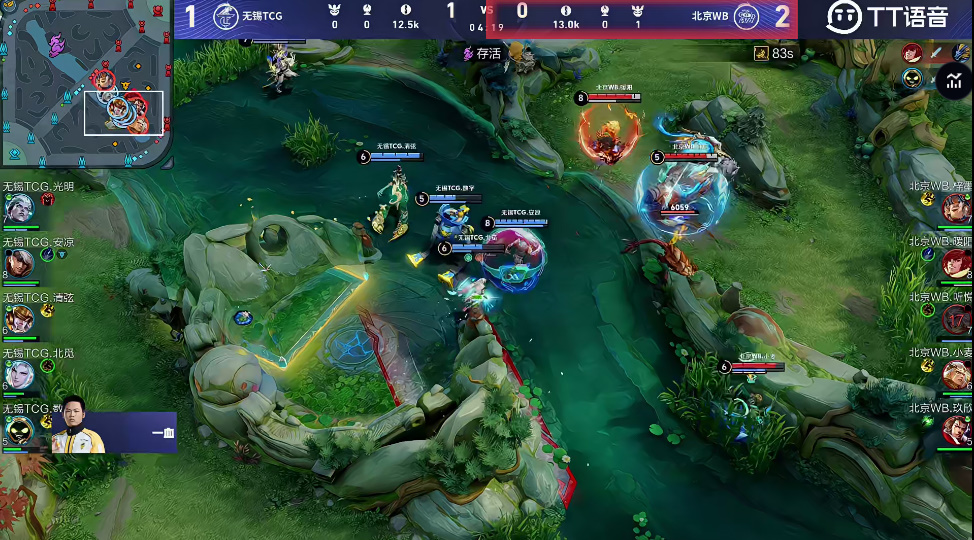Click the TT语音 logo

[886, 17]
